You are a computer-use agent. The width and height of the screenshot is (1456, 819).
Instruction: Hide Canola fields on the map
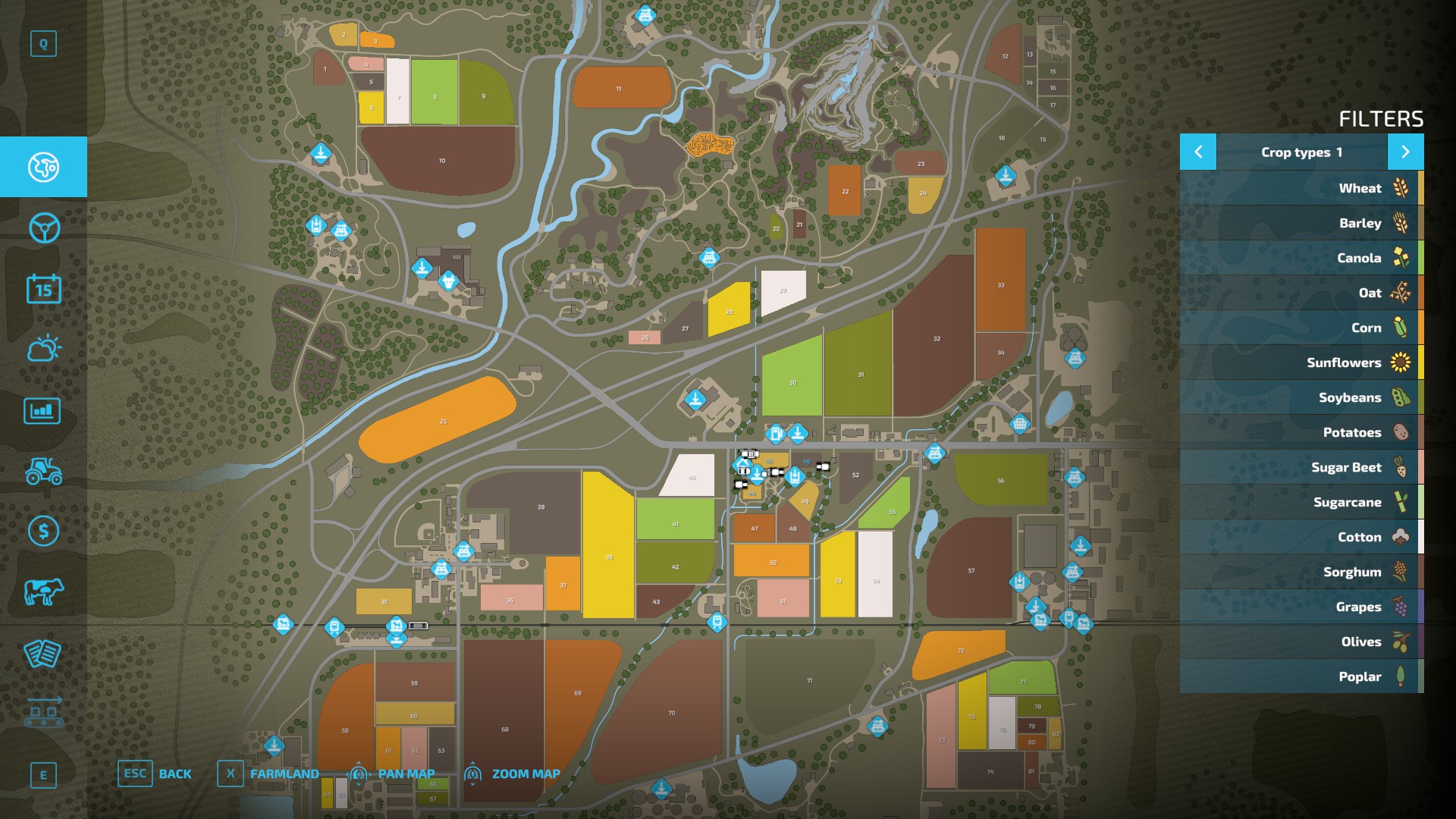(x=1301, y=258)
